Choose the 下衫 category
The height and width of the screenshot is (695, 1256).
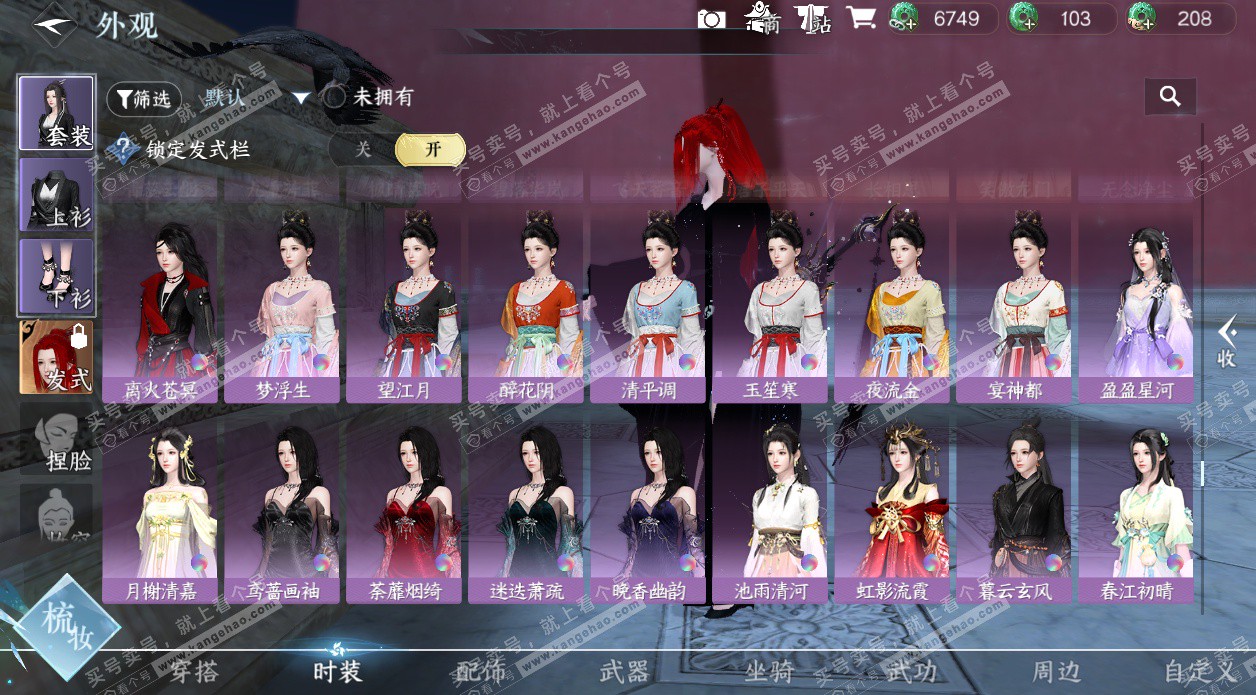(x=57, y=277)
